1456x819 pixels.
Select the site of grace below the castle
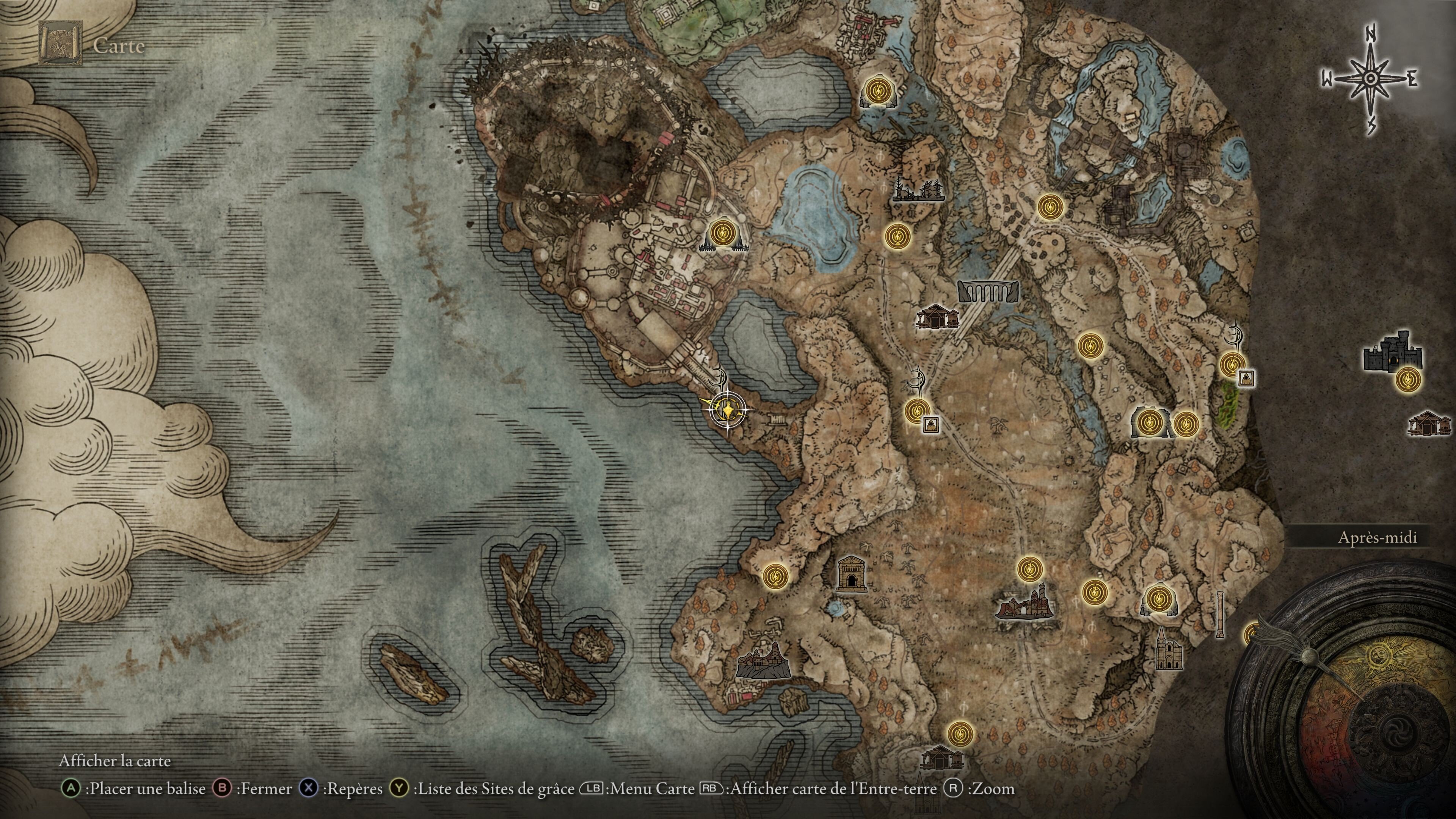coord(1407,379)
